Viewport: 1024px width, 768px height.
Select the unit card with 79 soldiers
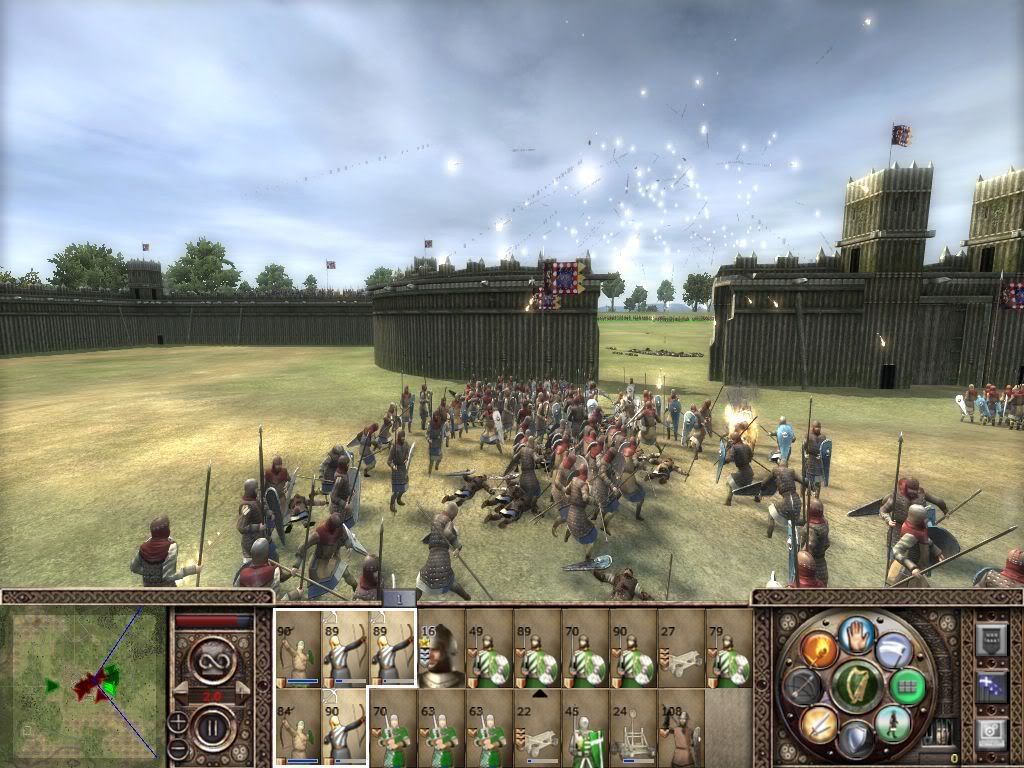(729, 648)
